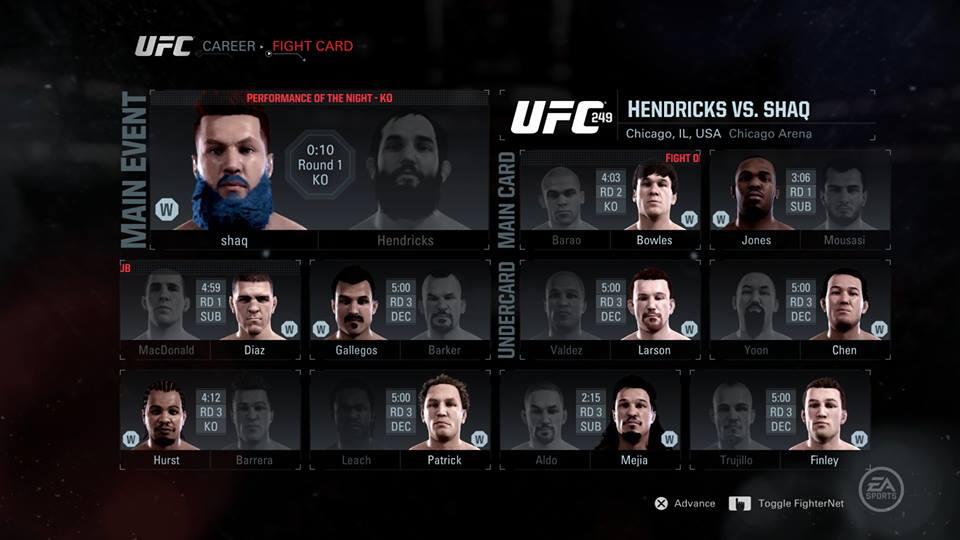This screenshot has width=960, height=540.
Task: Click the Fight Card breadcrumb label
Action: click(312, 46)
